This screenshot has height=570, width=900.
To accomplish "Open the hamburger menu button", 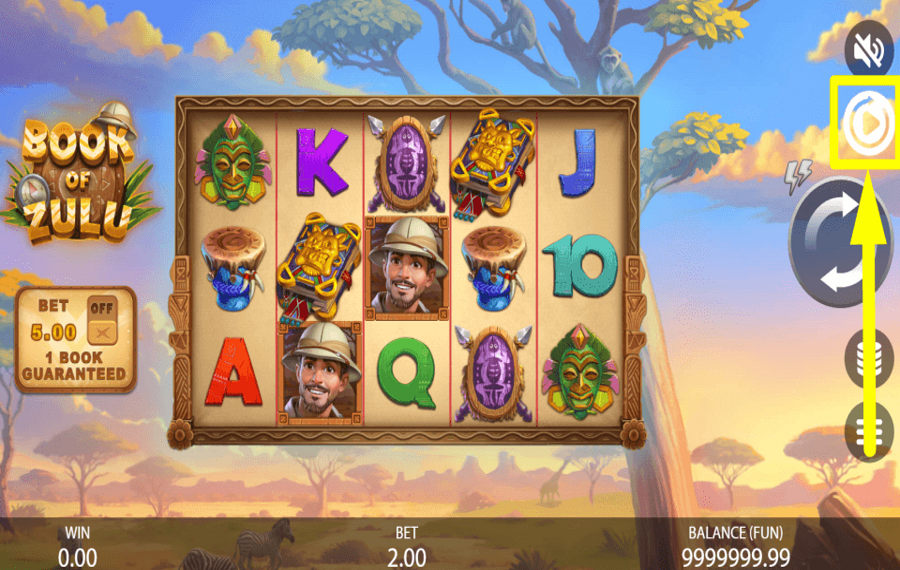I will point(866,428).
